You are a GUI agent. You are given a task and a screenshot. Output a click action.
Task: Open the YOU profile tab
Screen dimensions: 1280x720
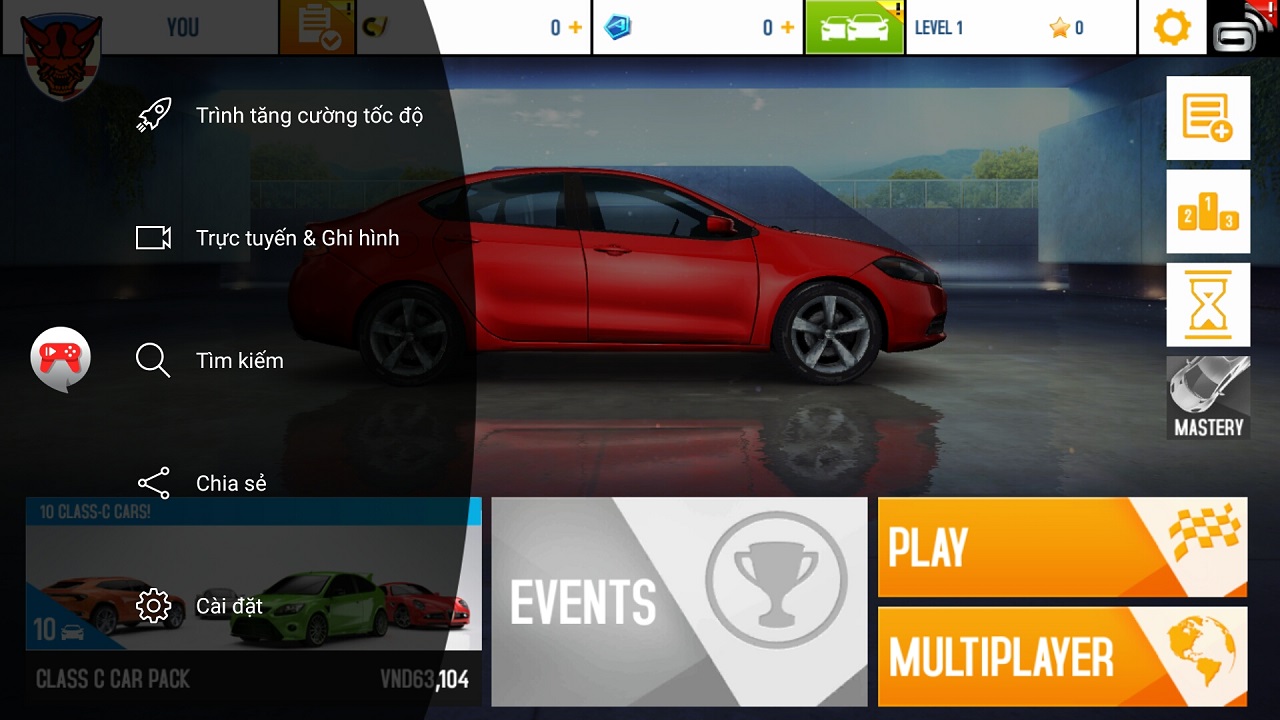(183, 27)
